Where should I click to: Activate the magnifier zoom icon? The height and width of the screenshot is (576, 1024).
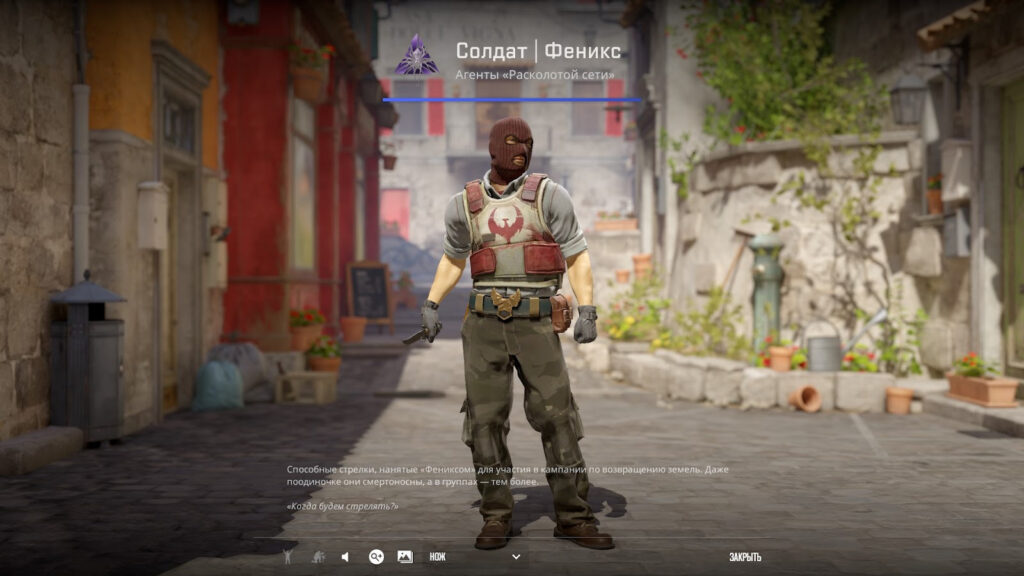tap(376, 557)
